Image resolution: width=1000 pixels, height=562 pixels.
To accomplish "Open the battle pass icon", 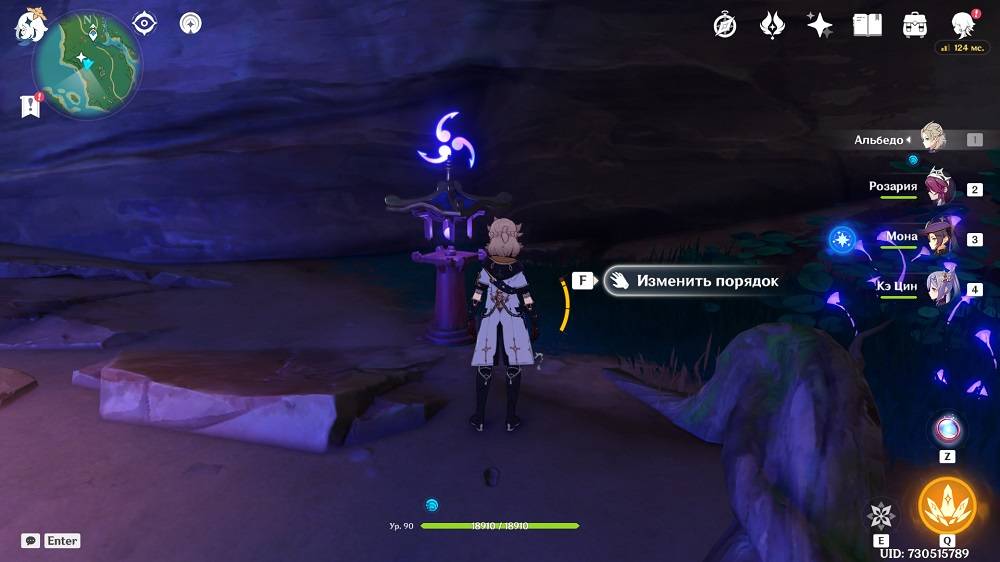I will coord(772,25).
